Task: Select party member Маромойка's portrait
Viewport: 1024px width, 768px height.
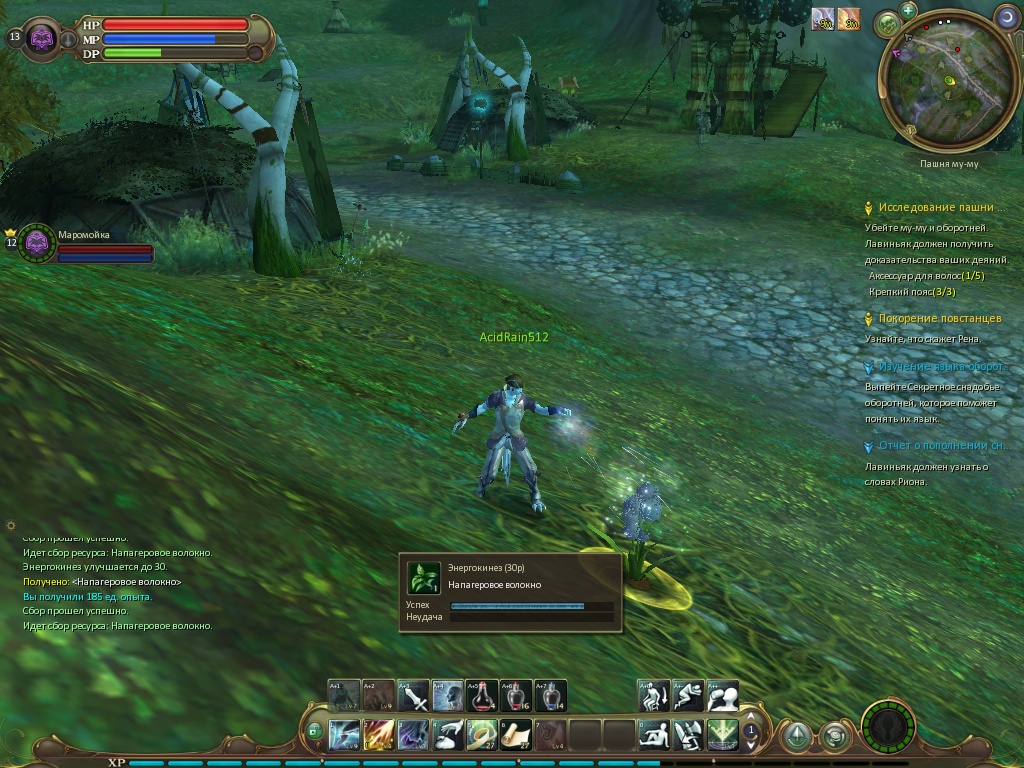Action: (x=38, y=243)
